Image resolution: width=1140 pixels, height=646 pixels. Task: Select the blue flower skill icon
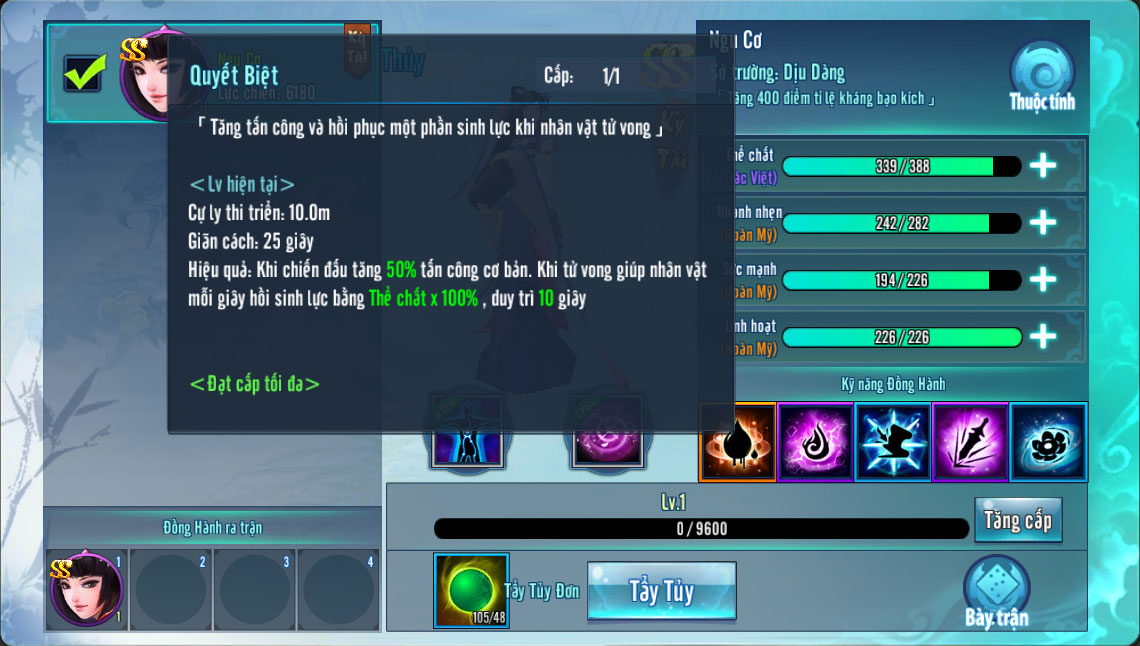(x=1048, y=442)
